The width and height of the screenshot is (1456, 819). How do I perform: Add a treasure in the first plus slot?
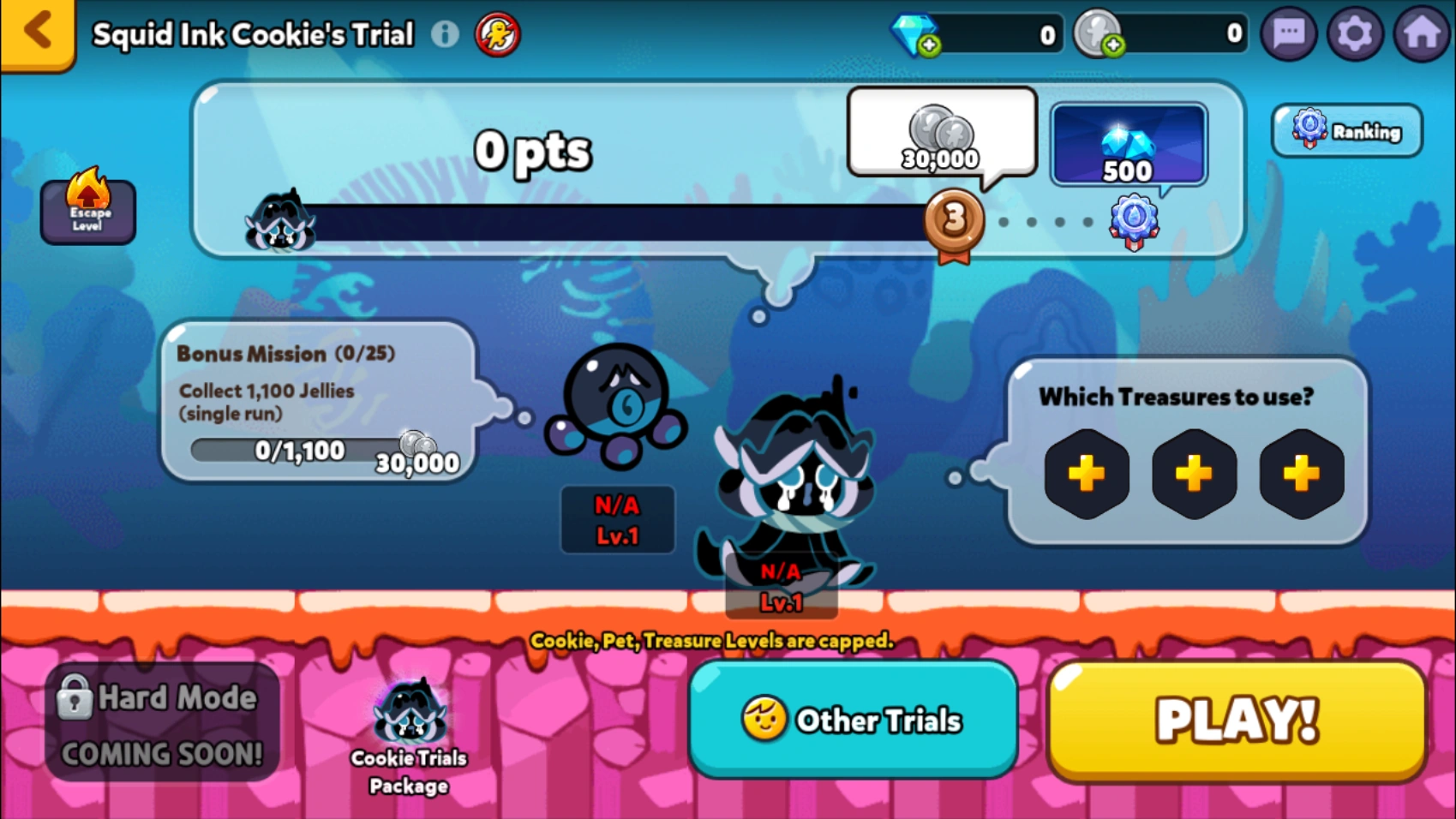1087,472
